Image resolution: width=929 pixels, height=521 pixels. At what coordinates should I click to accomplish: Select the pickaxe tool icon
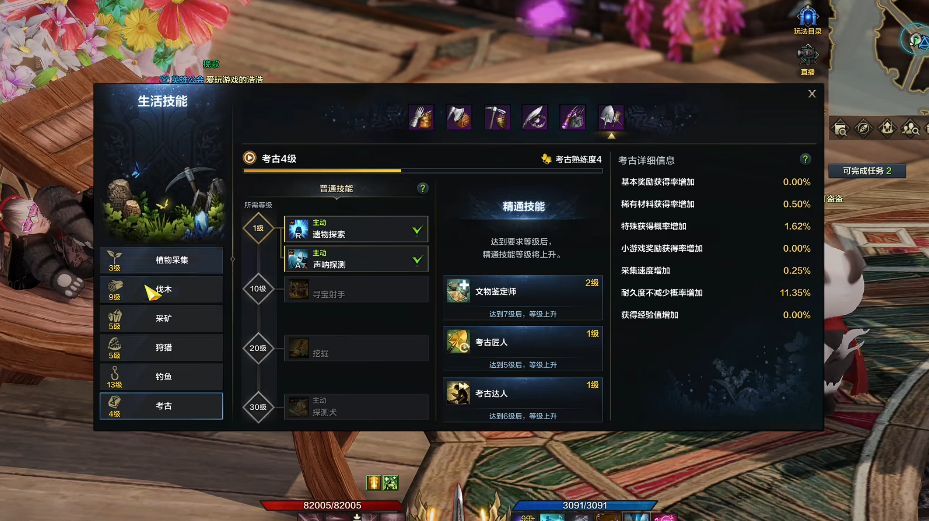(497, 117)
